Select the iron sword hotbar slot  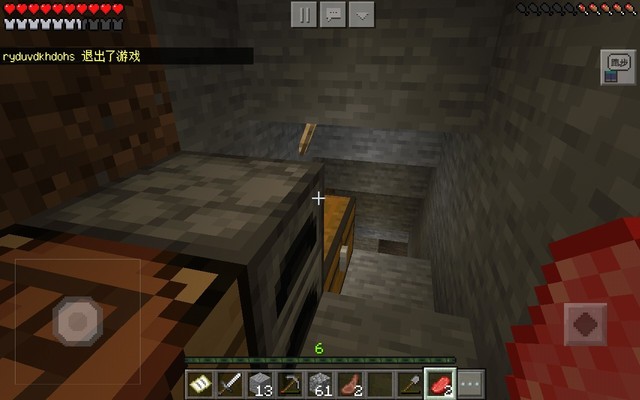(230, 384)
